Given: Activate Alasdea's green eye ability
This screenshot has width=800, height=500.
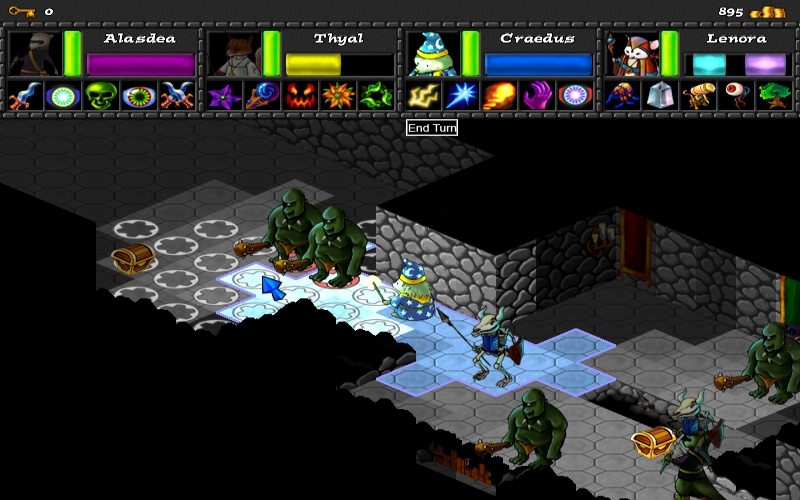Looking at the screenshot, I should (x=138, y=96).
